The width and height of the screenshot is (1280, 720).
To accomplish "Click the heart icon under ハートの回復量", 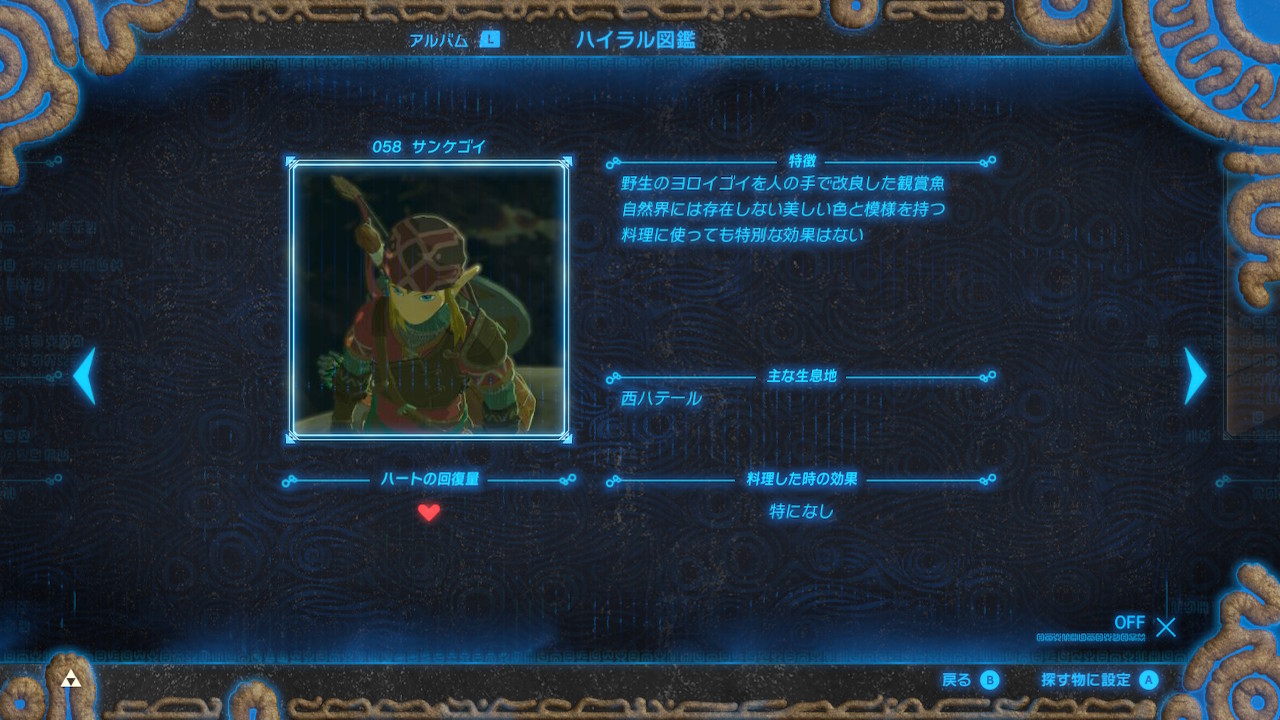I will click(428, 511).
